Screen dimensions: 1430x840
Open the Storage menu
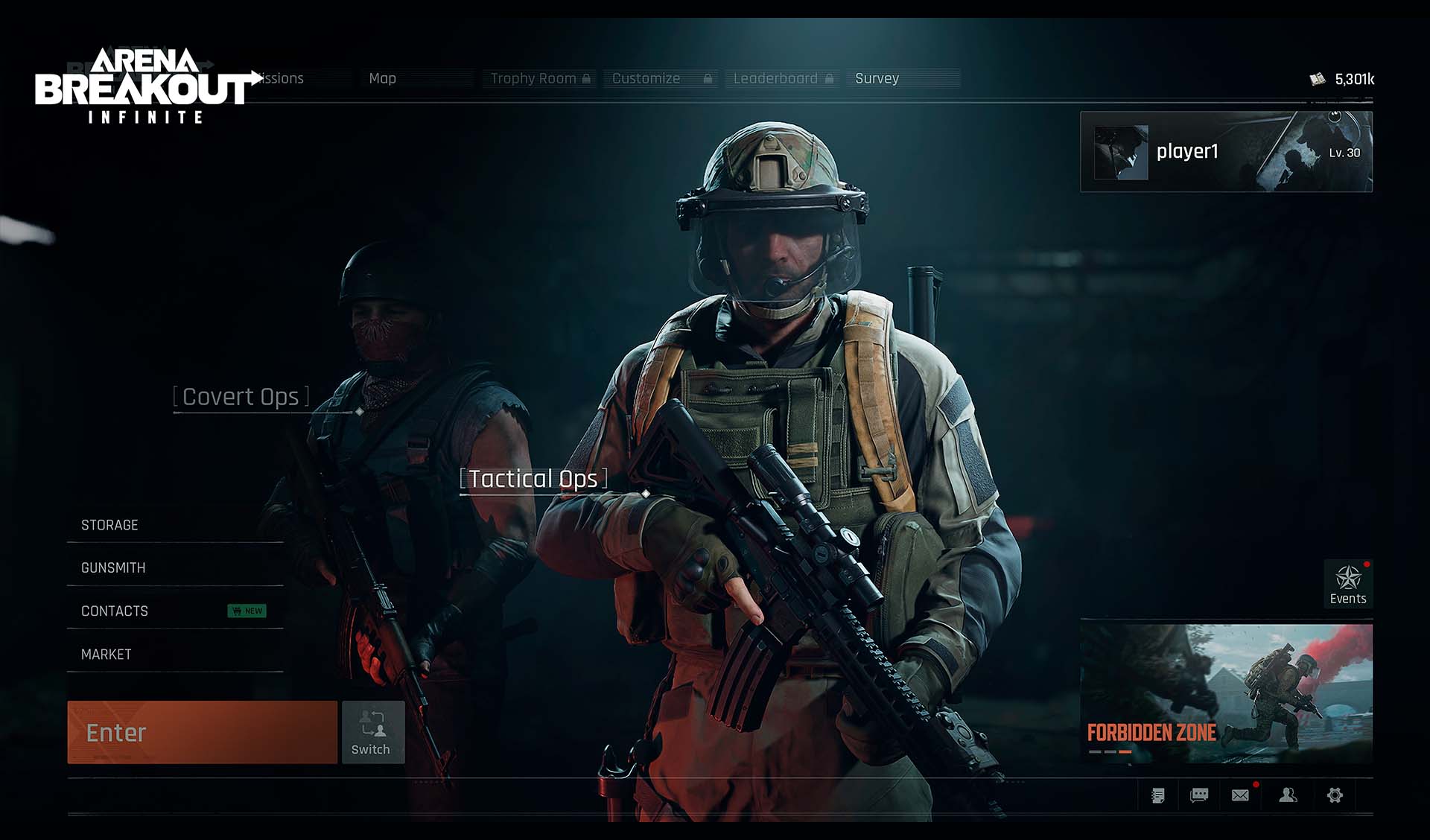click(x=109, y=525)
